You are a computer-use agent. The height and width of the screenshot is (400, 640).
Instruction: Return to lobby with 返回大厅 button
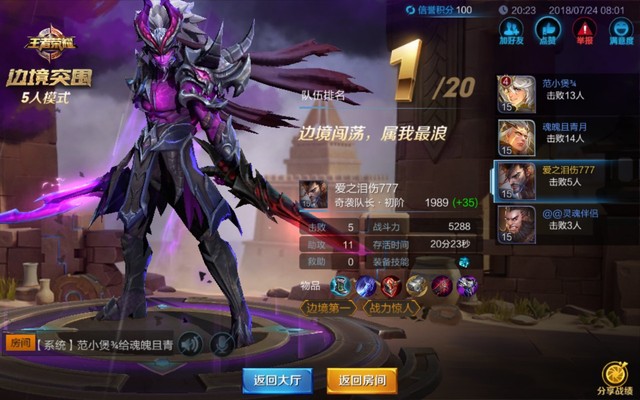(277, 380)
